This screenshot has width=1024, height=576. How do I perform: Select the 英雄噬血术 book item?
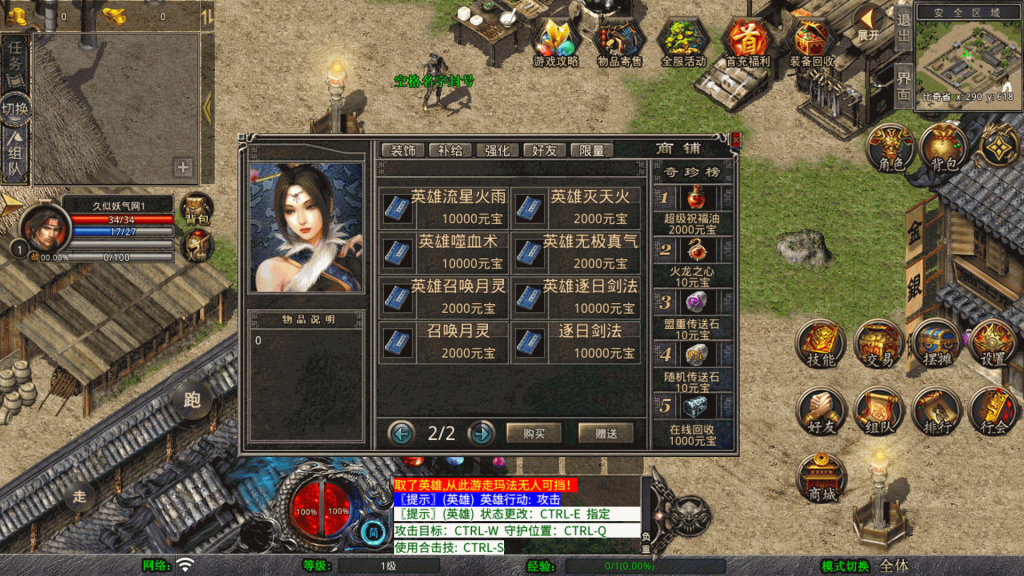coord(443,252)
